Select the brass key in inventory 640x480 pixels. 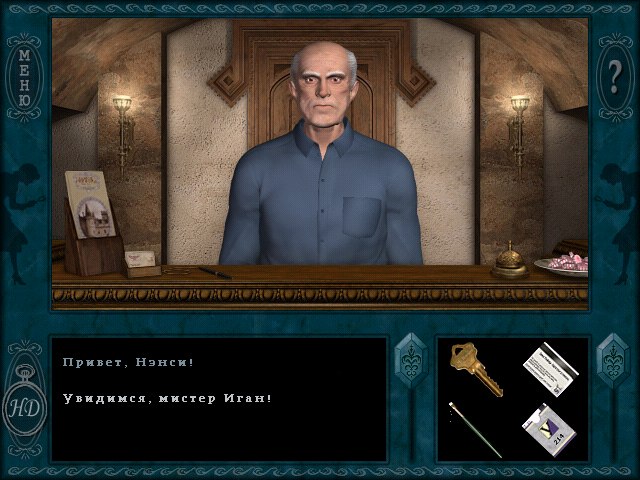[474, 368]
